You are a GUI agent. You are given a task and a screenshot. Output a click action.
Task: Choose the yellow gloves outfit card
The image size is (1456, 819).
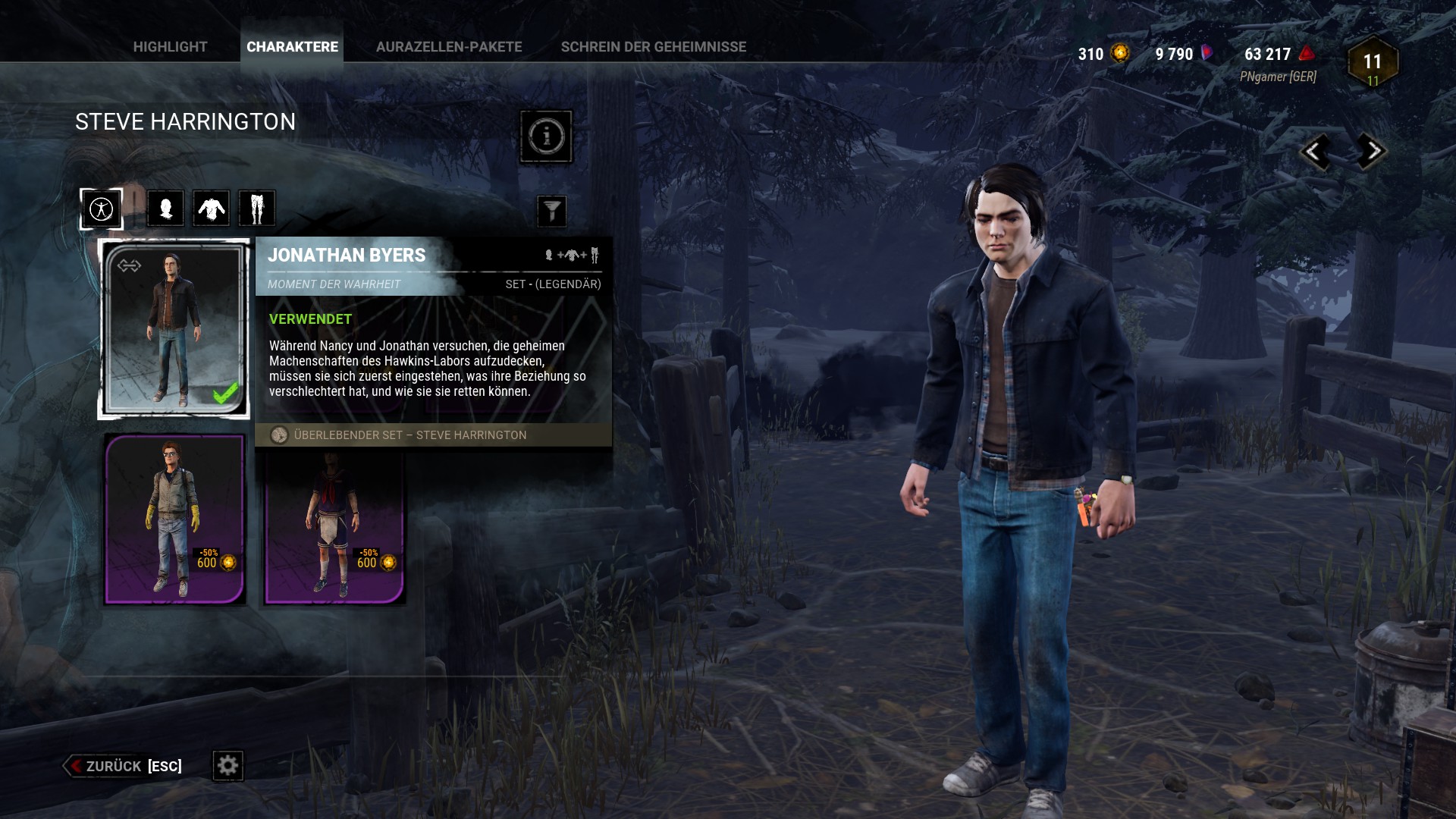click(x=175, y=519)
